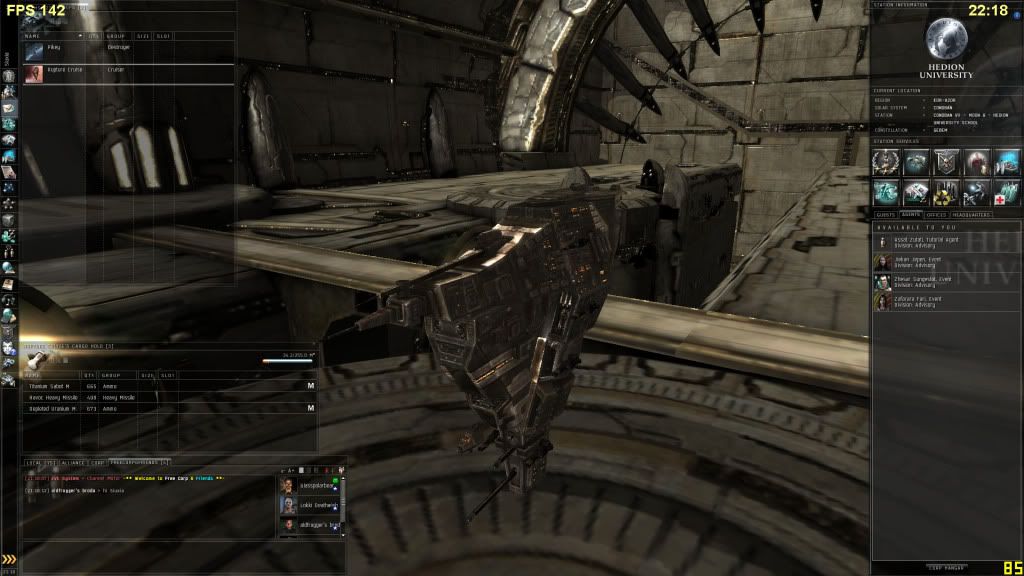Viewport: 1024px width, 576px height.
Task: Expand the sidebar with the yellow arrows
Action: point(9,559)
